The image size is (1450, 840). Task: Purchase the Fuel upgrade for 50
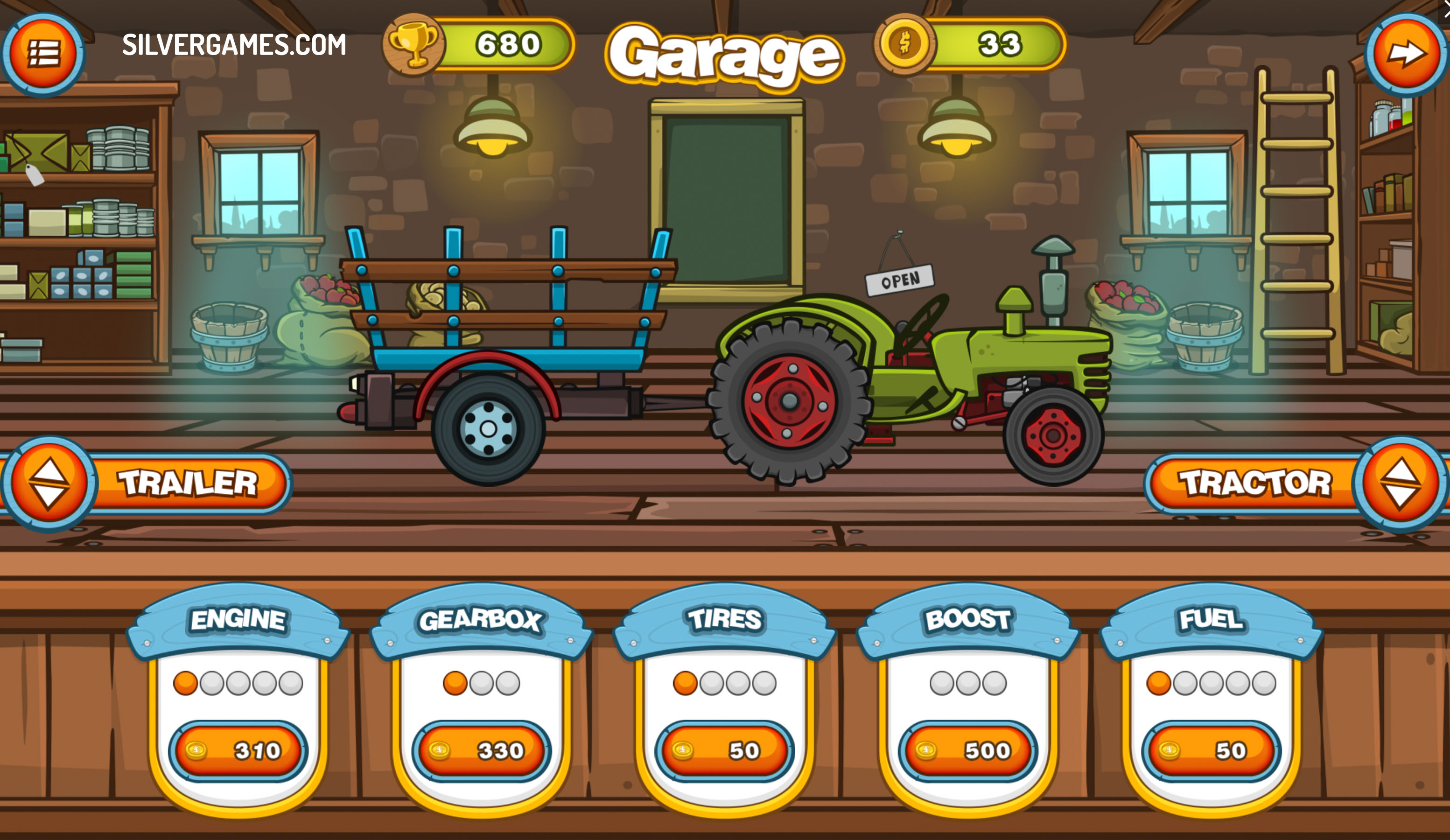[1211, 750]
